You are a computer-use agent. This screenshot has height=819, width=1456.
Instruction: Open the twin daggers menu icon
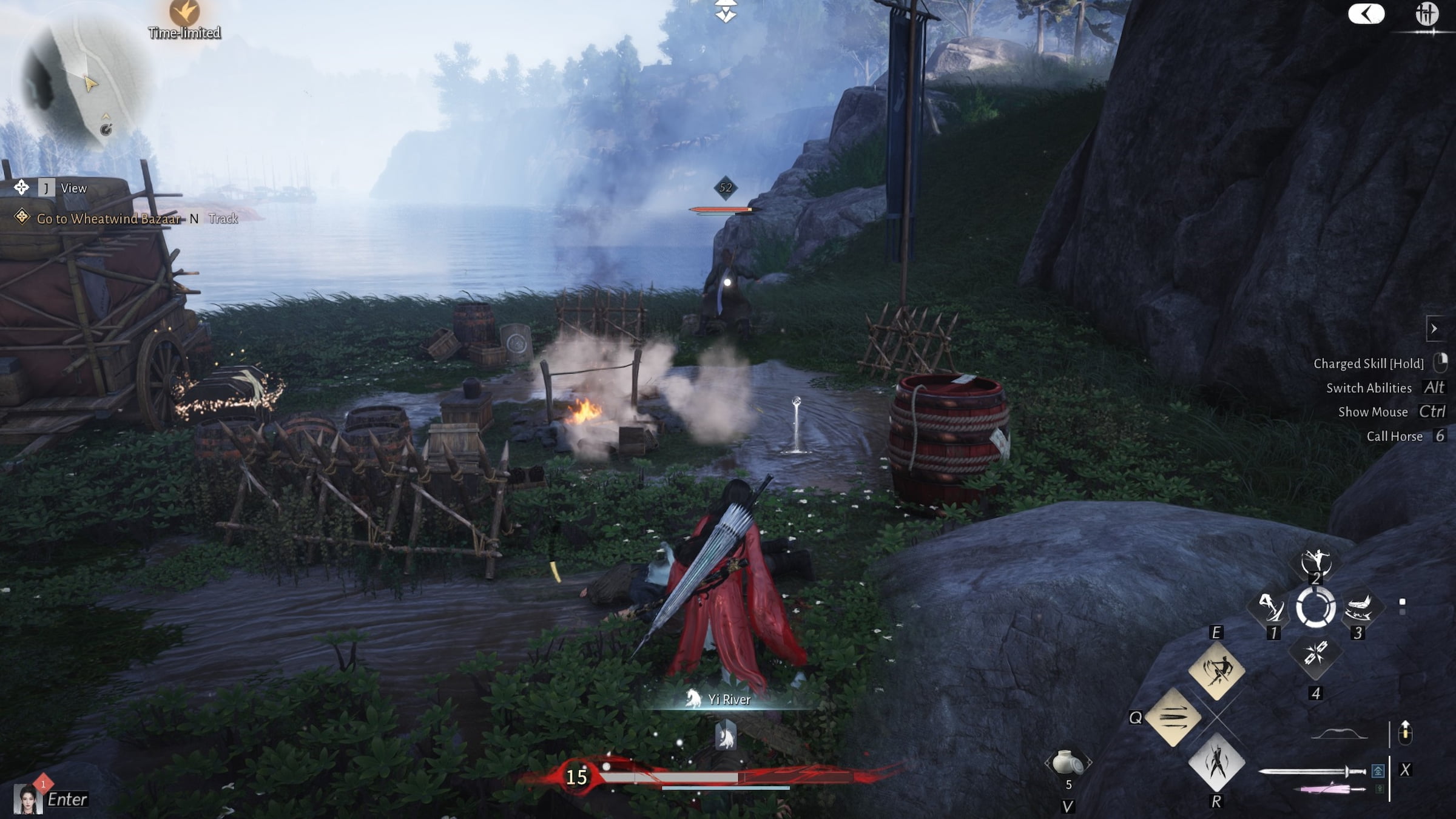coord(1427,13)
